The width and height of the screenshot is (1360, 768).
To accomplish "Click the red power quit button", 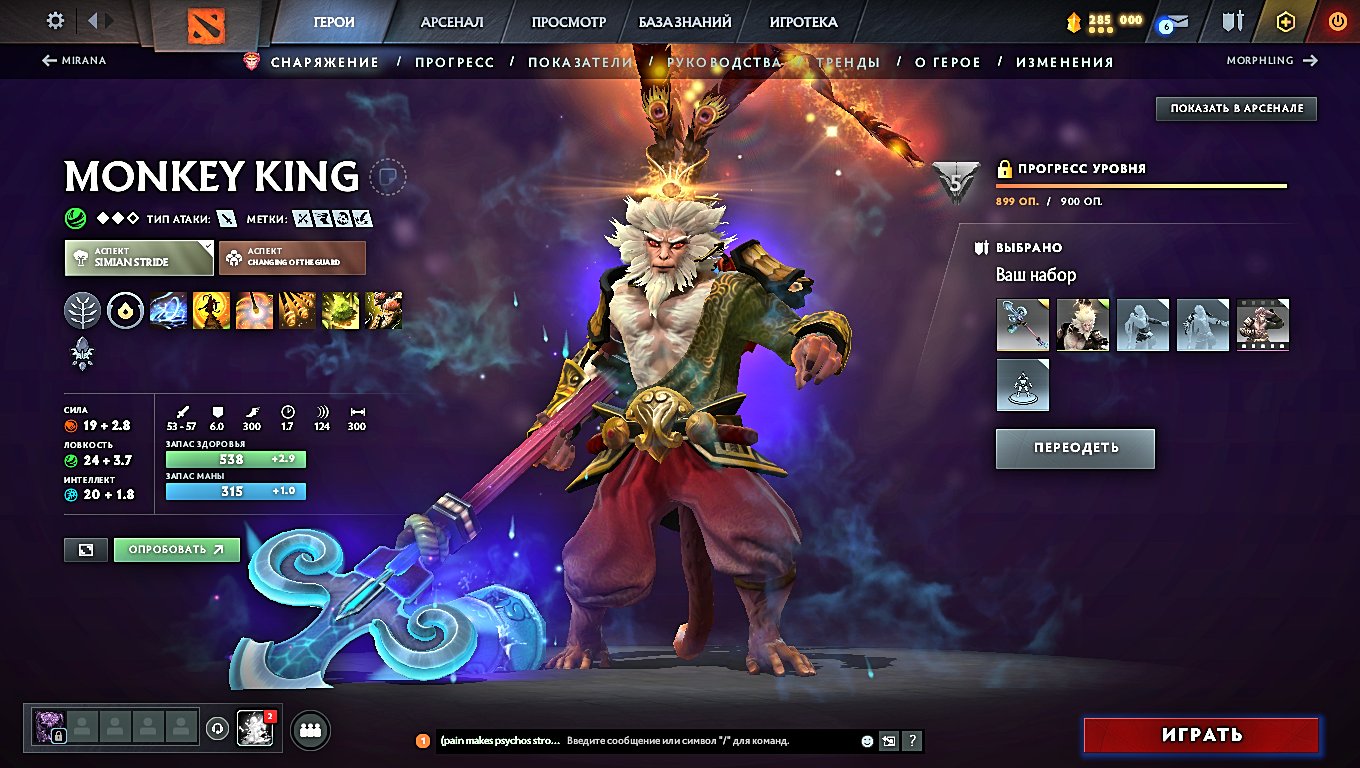I will pyautogui.click(x=1337, y=21).
